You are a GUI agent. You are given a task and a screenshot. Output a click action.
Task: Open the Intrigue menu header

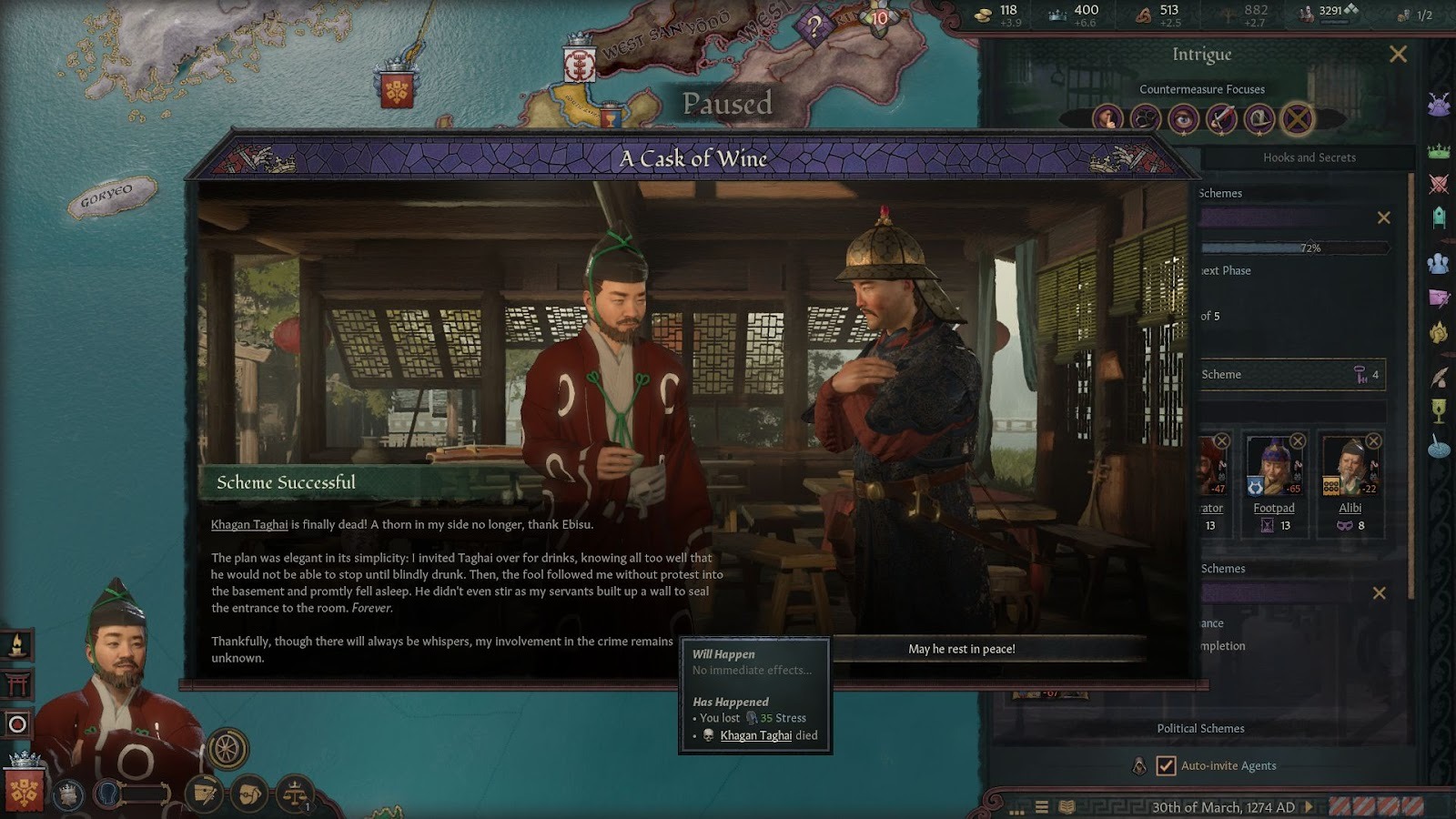[1203, 55]
